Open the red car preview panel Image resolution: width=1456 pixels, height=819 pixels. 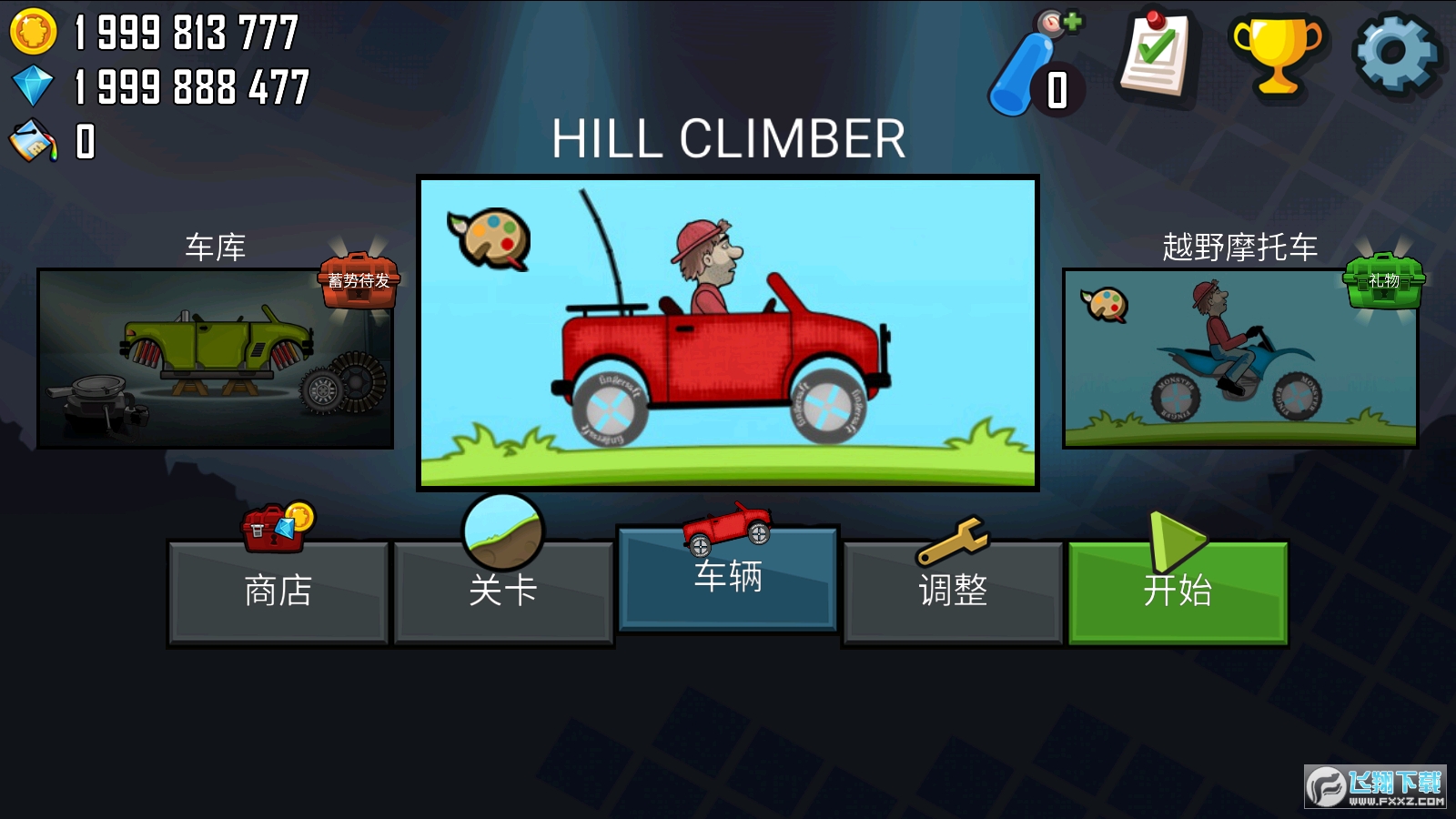pos(728,334)
